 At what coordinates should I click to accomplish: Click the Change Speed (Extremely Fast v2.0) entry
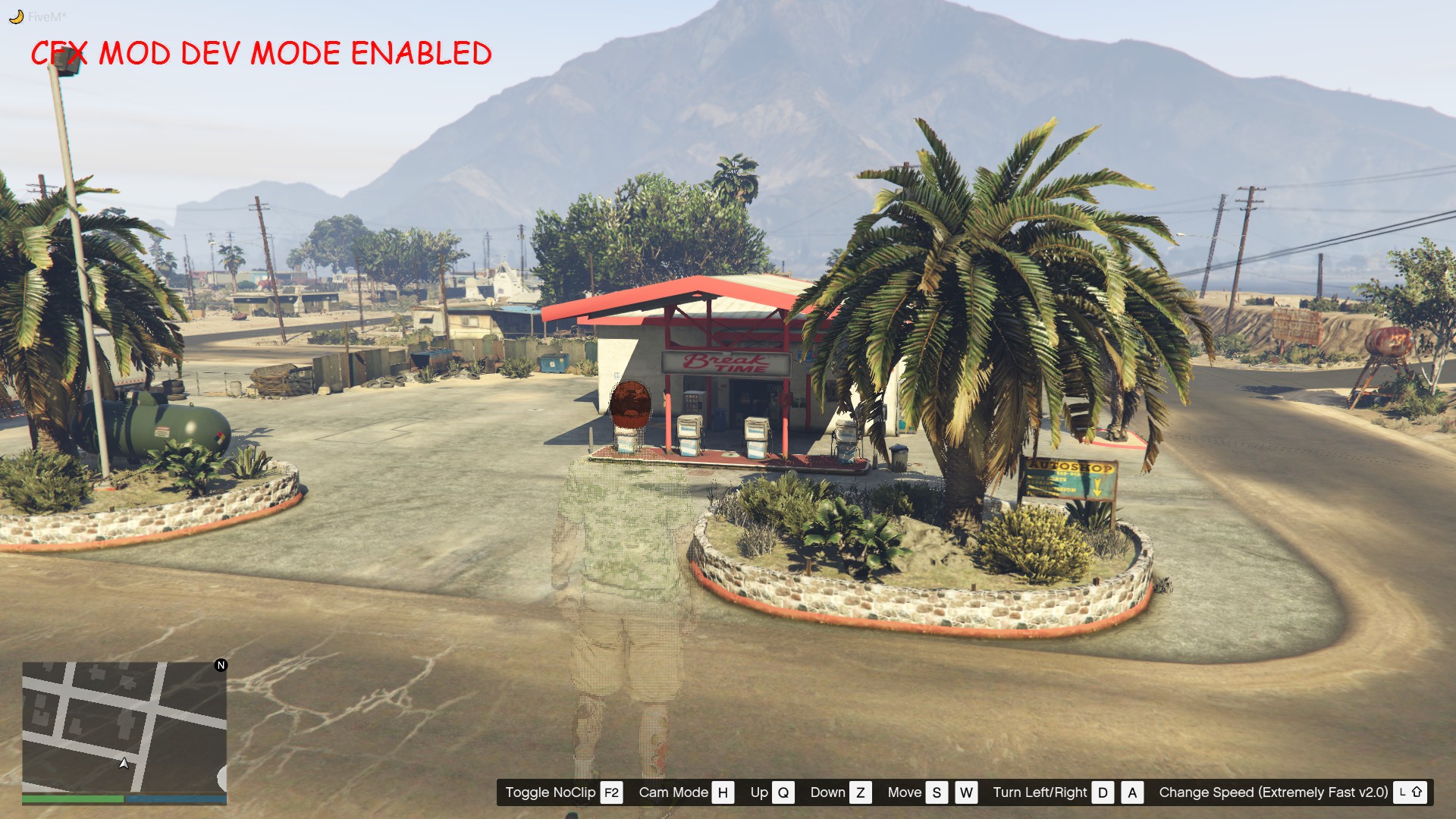(1272, 792)
